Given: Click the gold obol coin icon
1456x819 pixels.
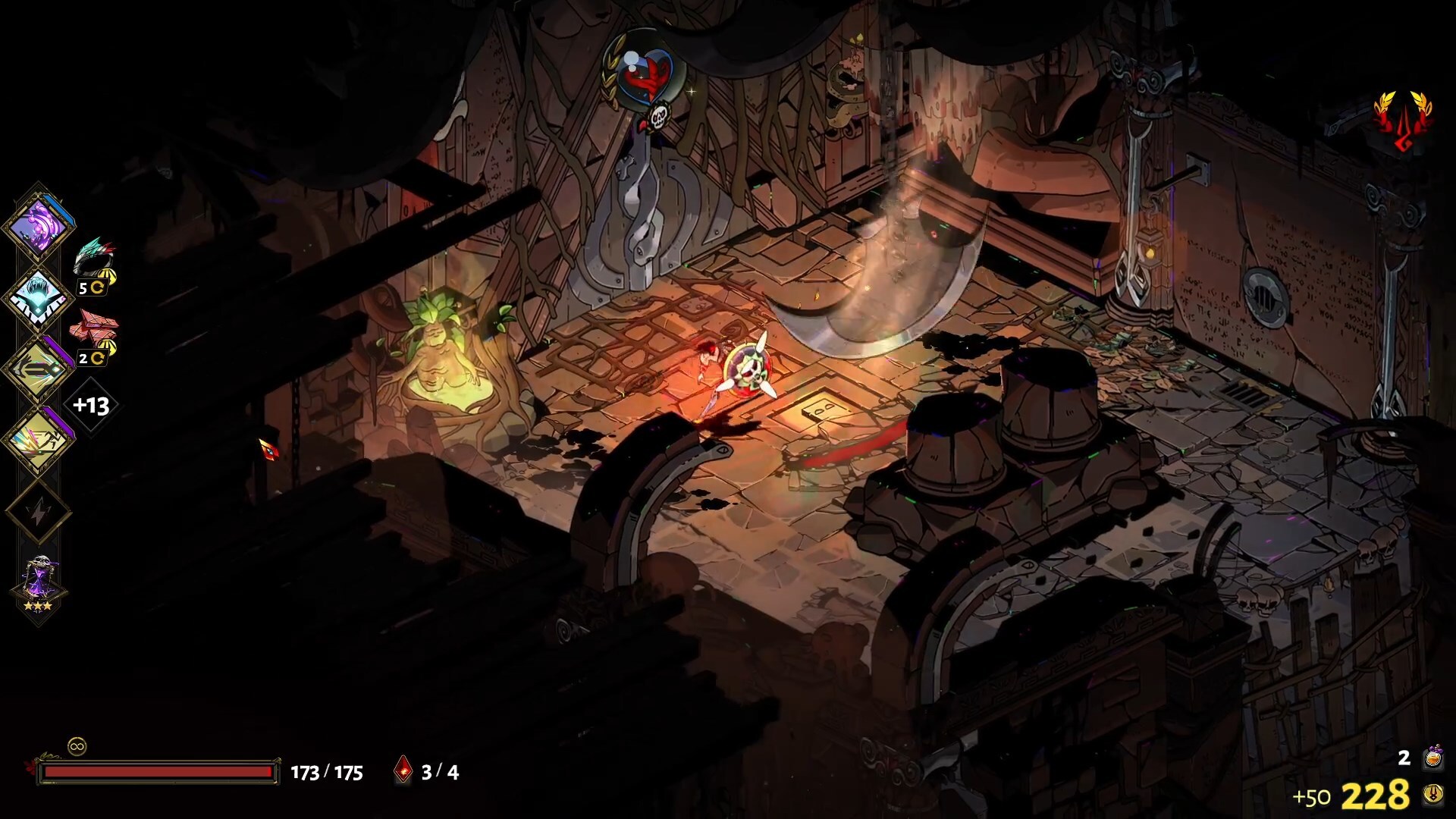Looking at the screenshot, I should [1432, 795].
